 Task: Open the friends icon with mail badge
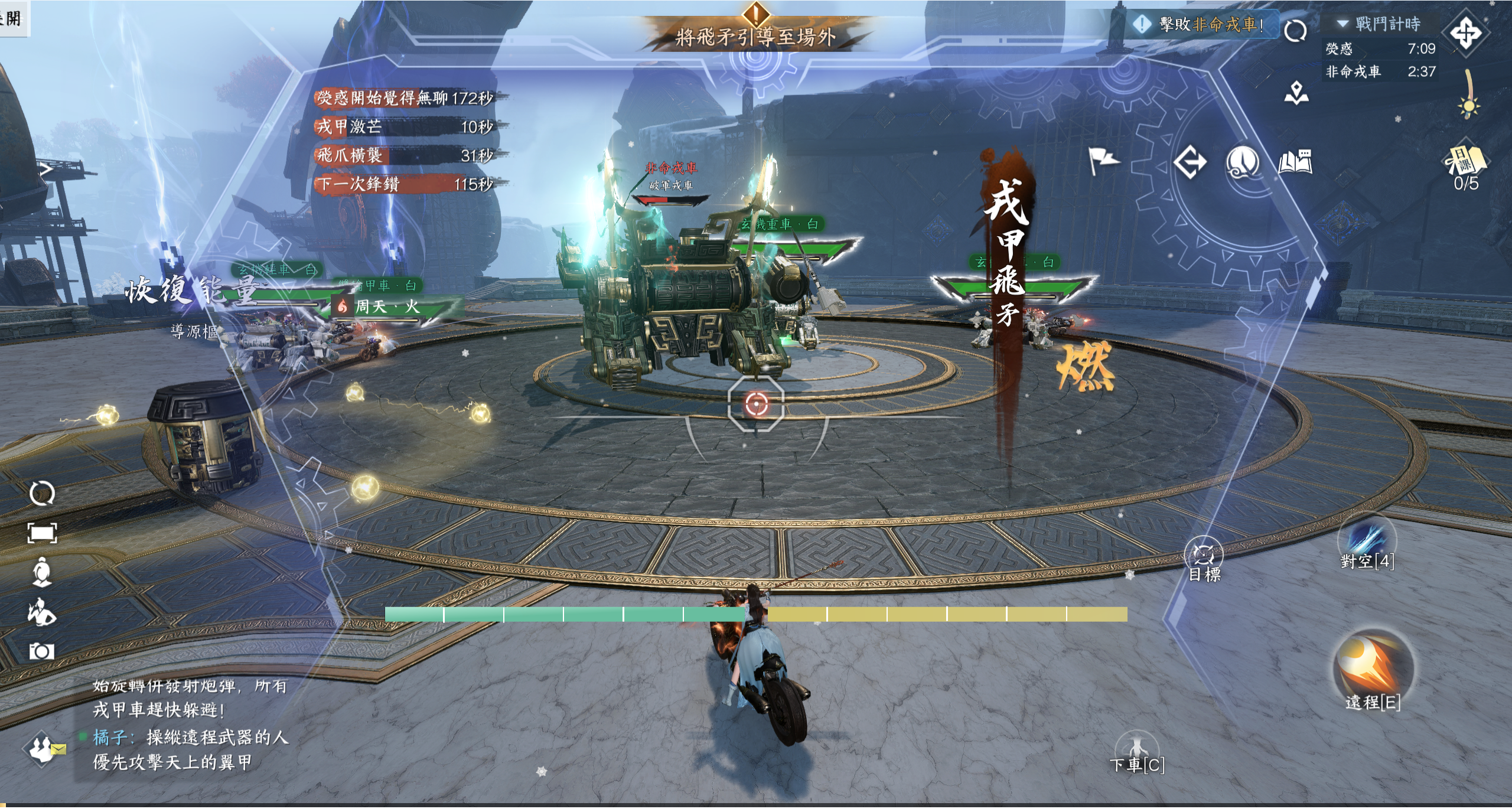tap(43, 749)
